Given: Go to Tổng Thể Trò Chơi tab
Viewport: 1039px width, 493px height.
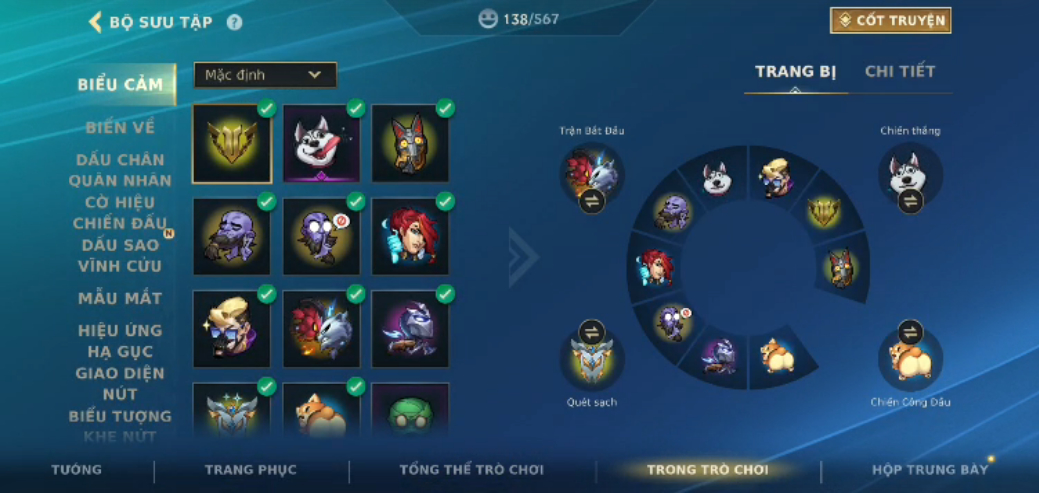Looking at the screenshot, I should click(471, 470).
